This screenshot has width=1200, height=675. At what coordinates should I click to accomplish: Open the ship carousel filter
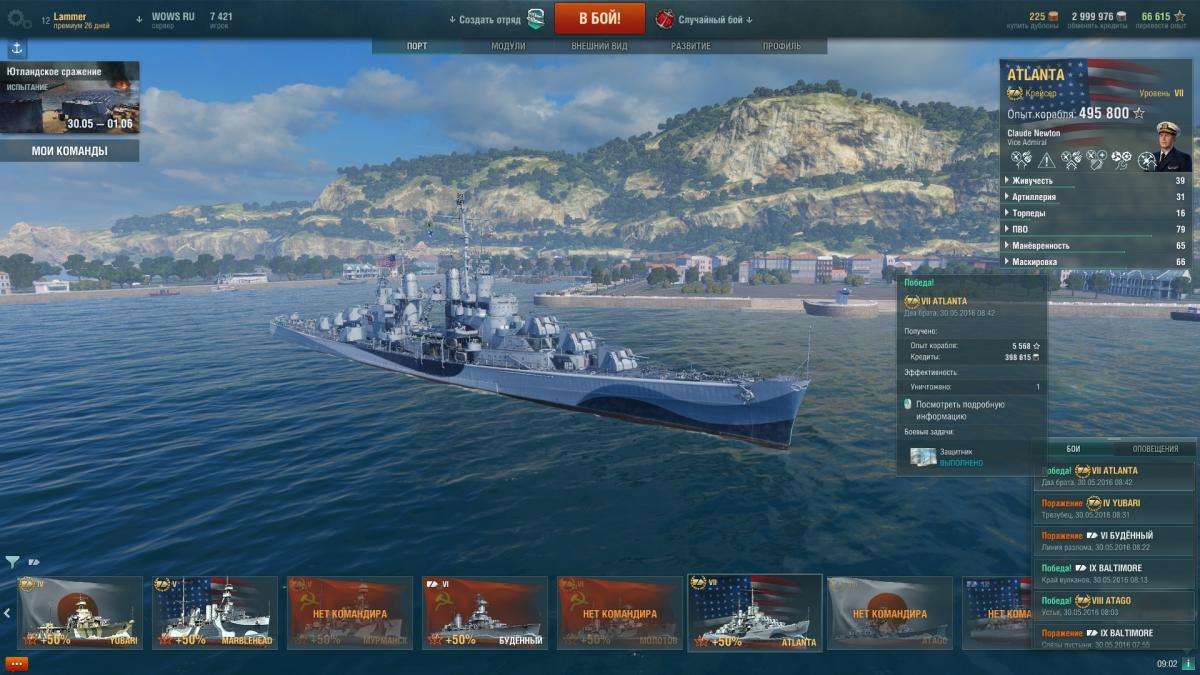coord(12,562)
